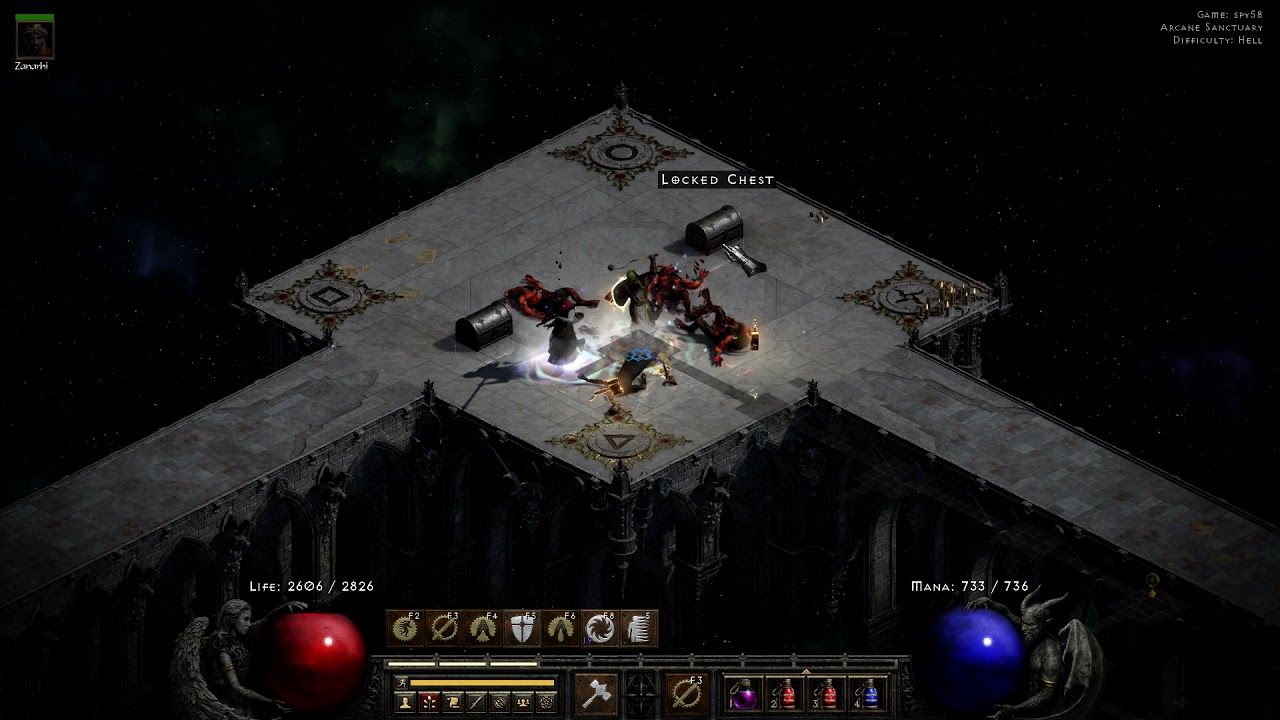Choose the F8 swirling vortex skill

coord(601,628)
